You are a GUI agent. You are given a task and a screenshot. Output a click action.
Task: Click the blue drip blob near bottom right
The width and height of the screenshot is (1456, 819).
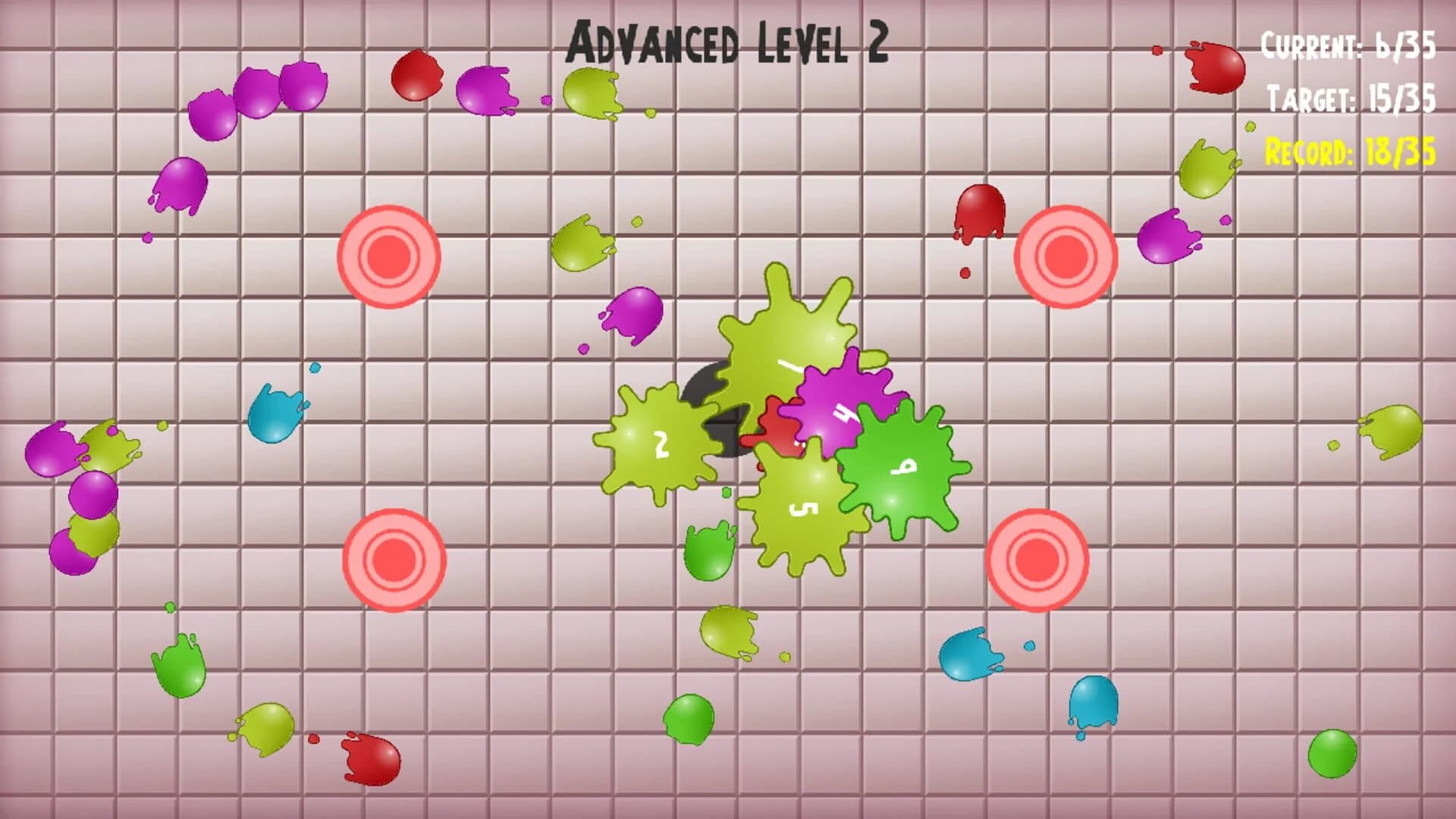1092,701
